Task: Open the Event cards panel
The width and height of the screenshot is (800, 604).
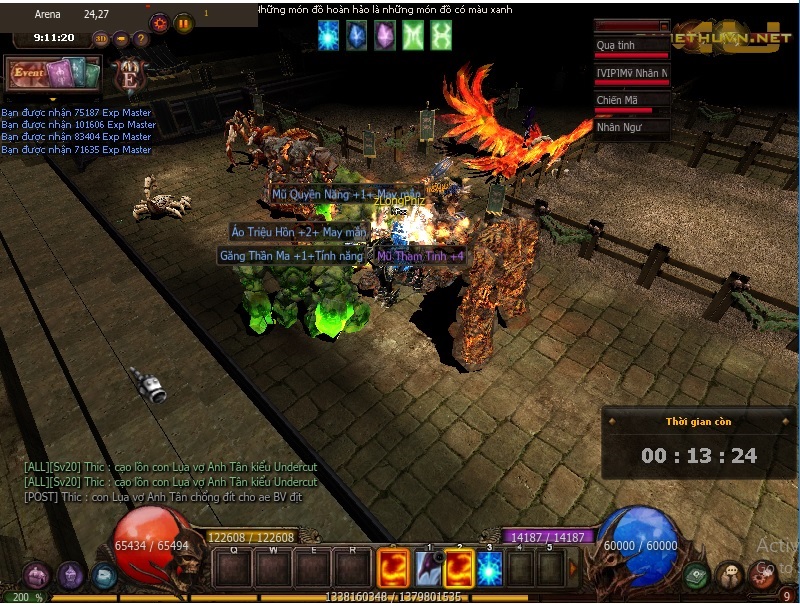Action: coord(54,74)
